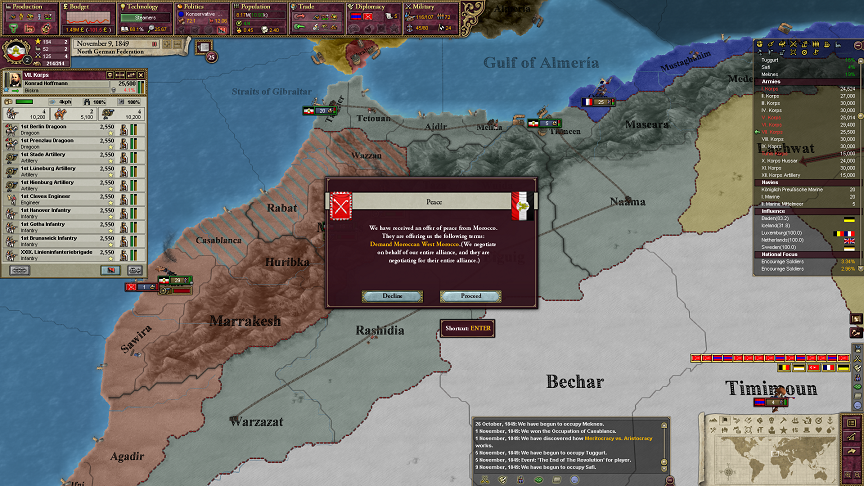Image resolution: width=864 pixels, height=486 pixels.
Task: Click the North German Federation flag emblem
Action: 16,54
